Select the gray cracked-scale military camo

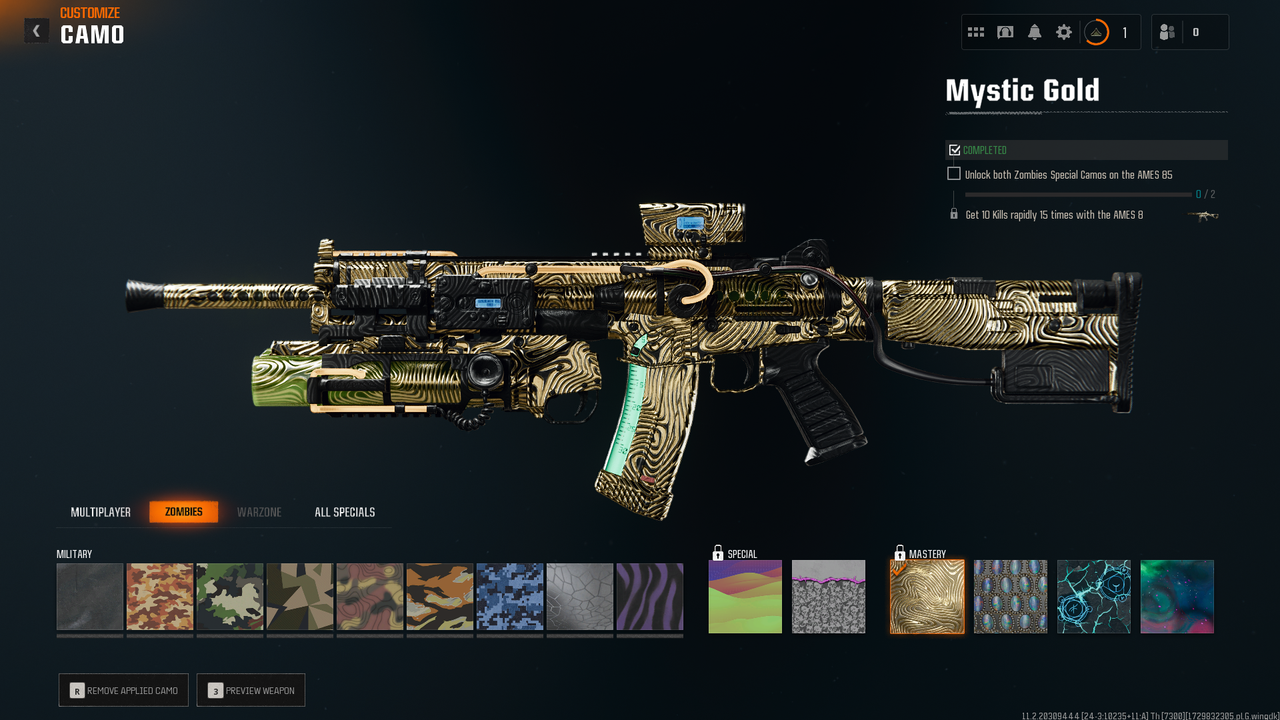(580, 596)
